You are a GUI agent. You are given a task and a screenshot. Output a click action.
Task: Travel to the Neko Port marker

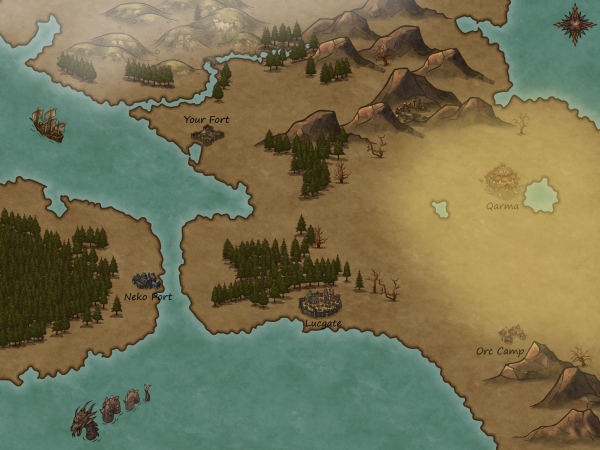point(147,281)
